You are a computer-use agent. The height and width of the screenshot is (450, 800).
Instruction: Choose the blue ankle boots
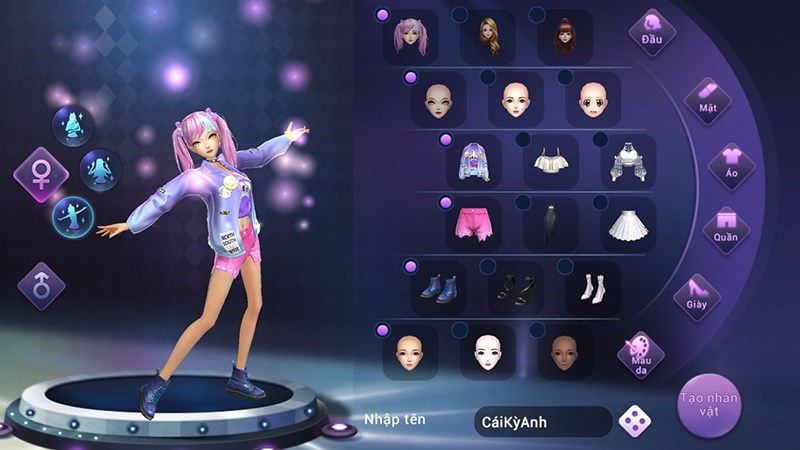click(437, 288)
